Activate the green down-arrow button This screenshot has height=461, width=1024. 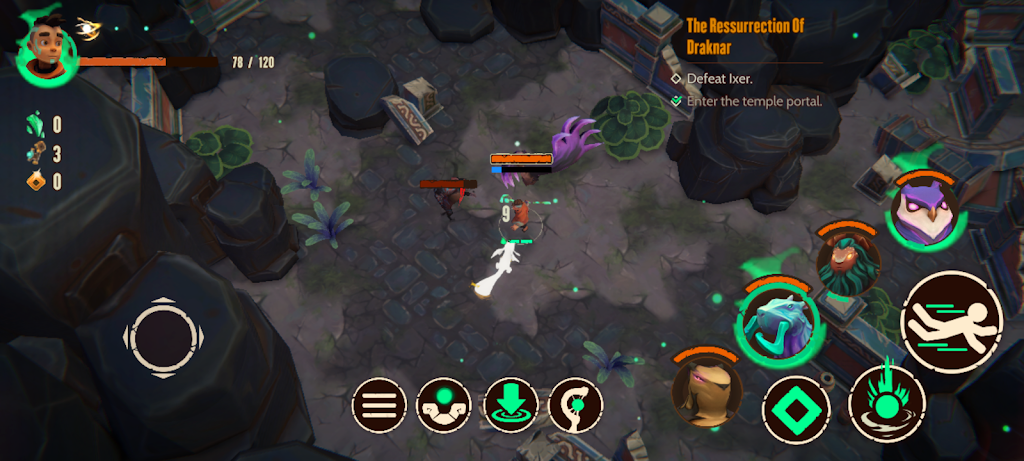(510, 405)
